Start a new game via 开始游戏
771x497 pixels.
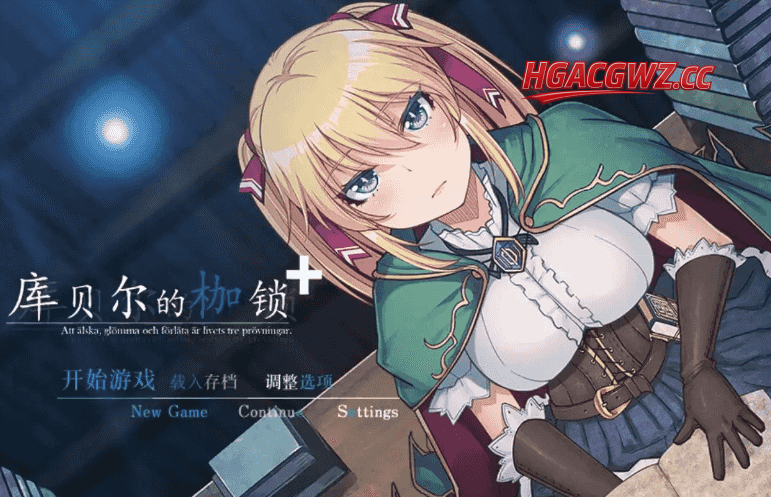109,380
